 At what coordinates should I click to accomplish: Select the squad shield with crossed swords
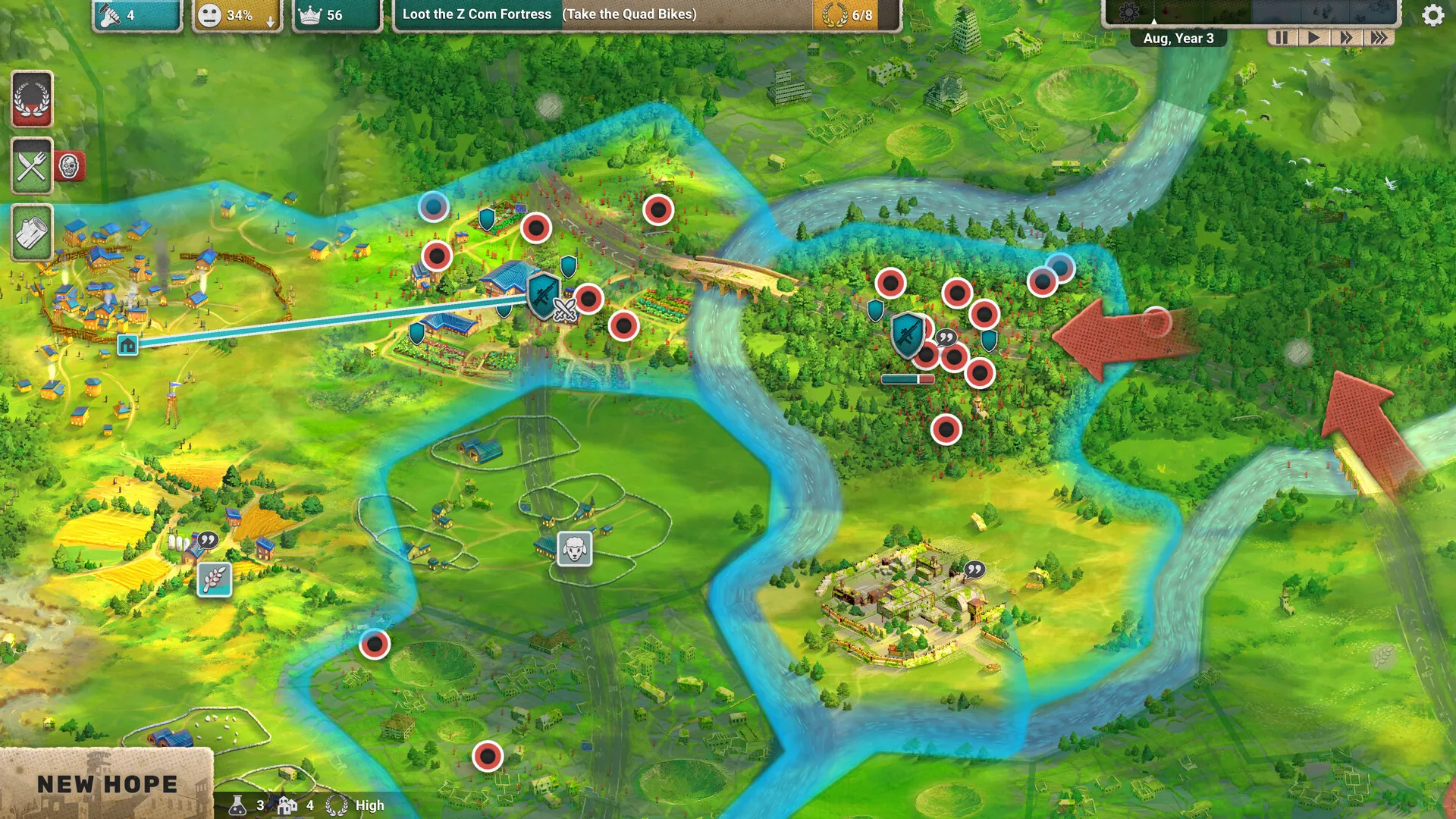(546, 297)
